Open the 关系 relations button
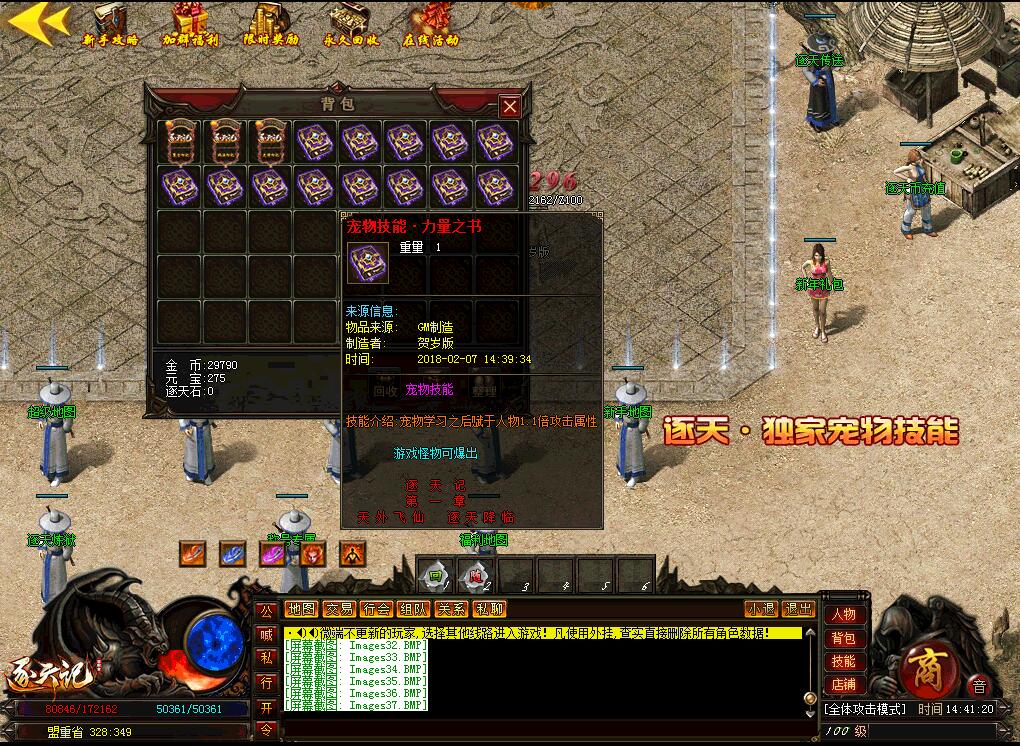The height and width of the screenshot is (746, 1020). tap(452, 609)
